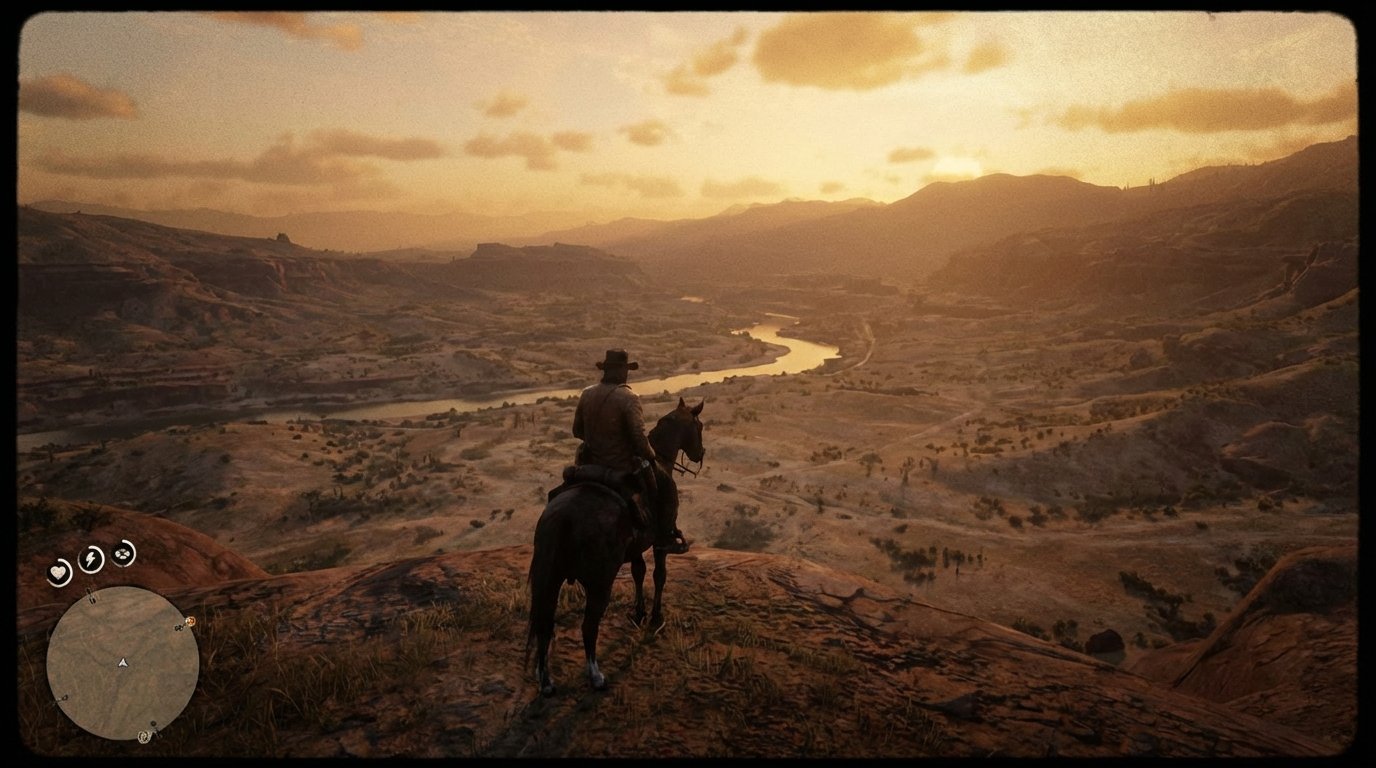Click the white waypoint icon below the minimap

pyautogui.click(x=144, y=736)
